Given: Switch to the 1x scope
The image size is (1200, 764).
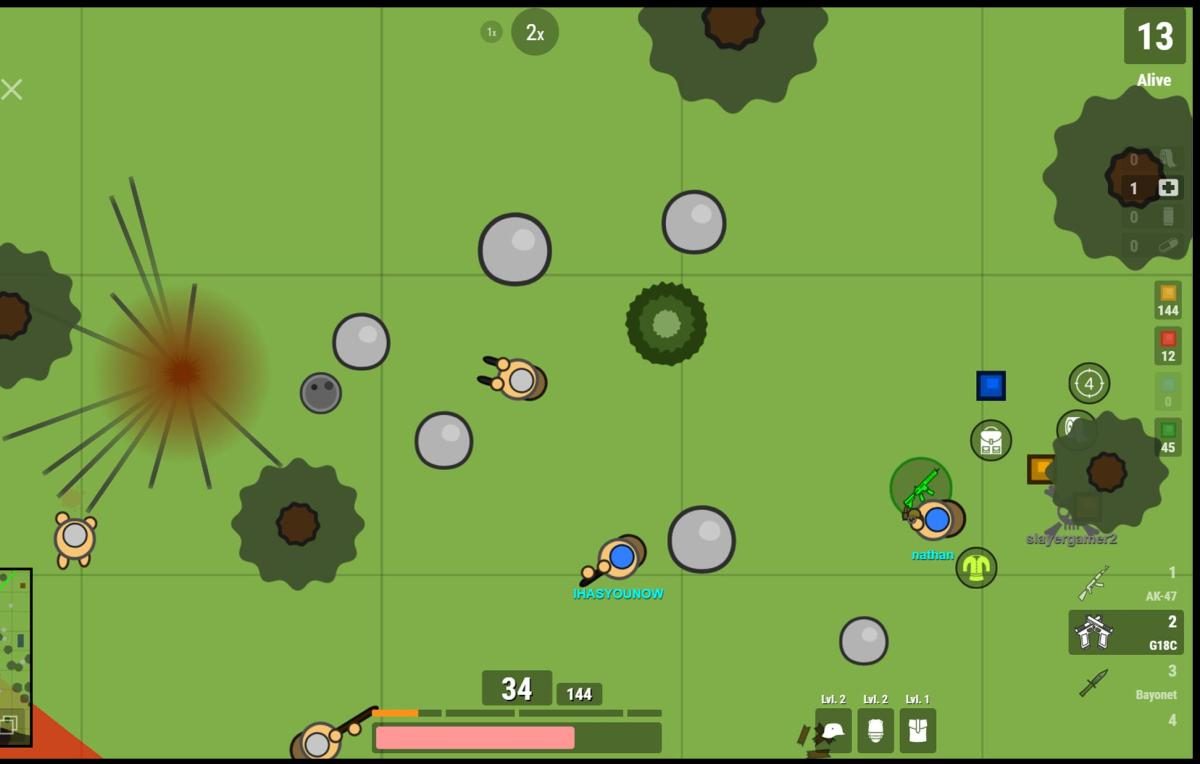Looking at the screenshot, I should (x=491, y=33).
